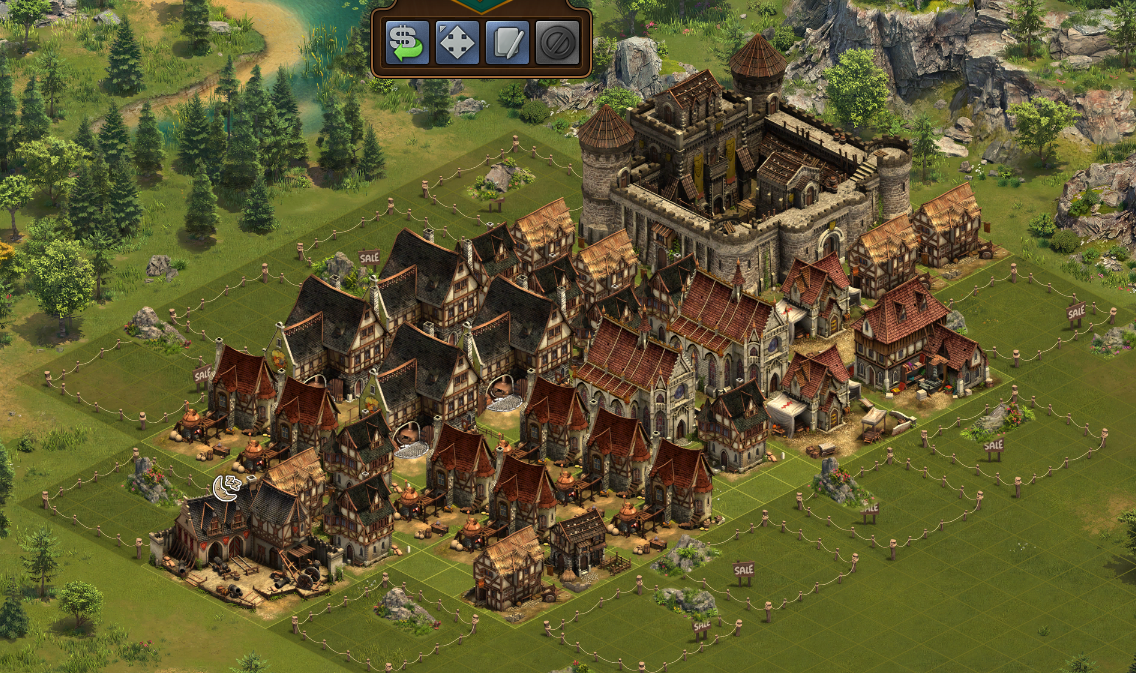
Task: Activate the sell building tool
Action: point(407,42)
